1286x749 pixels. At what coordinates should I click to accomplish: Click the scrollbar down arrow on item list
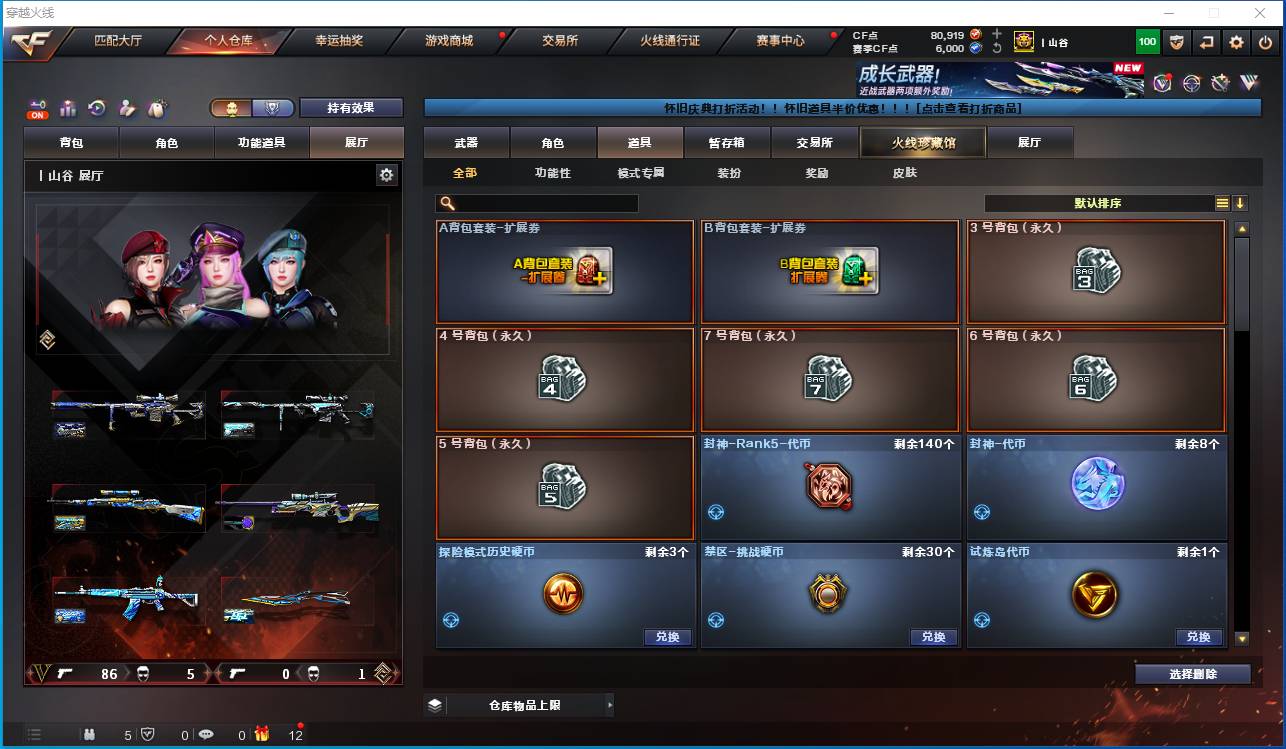pos(1243,638)
